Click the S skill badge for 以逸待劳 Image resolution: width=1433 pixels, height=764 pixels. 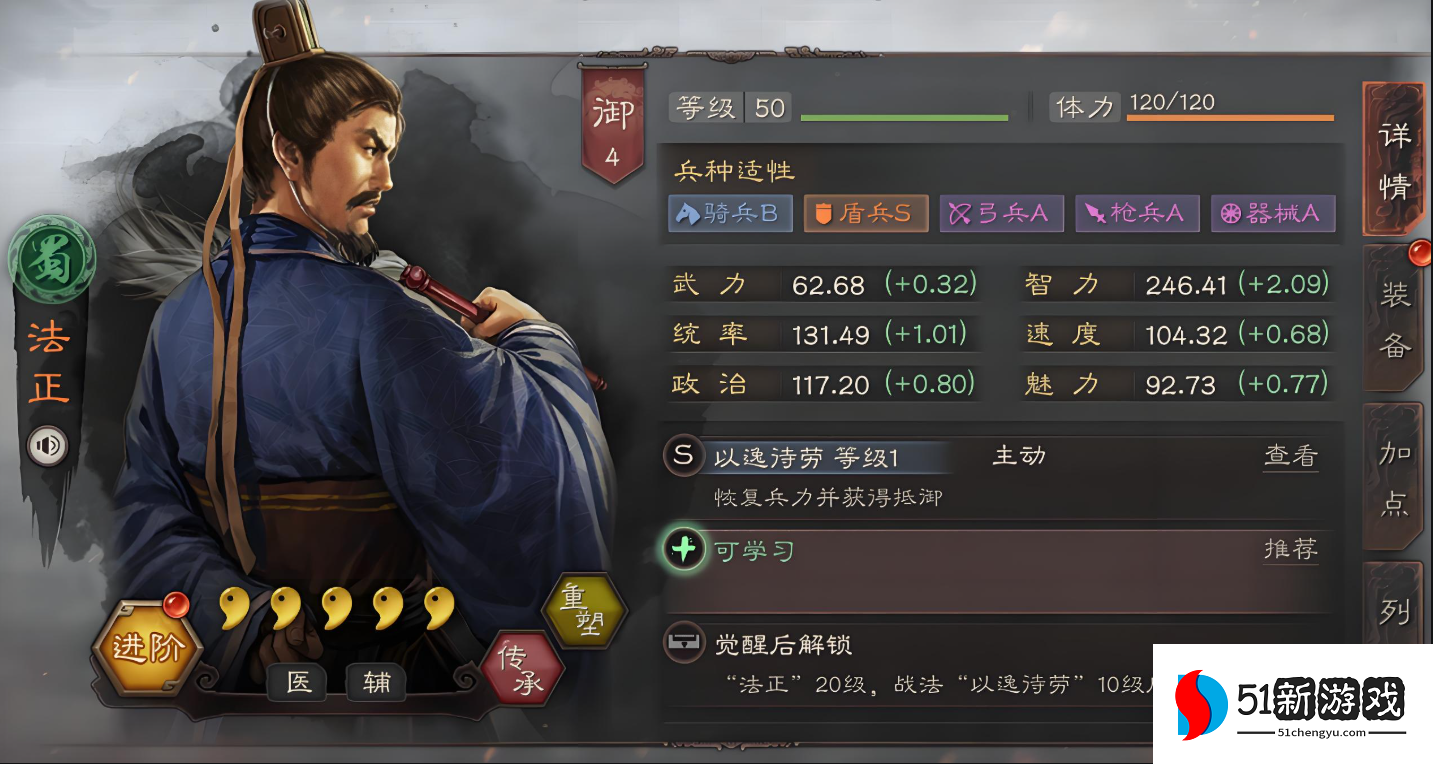click(684, 456)
